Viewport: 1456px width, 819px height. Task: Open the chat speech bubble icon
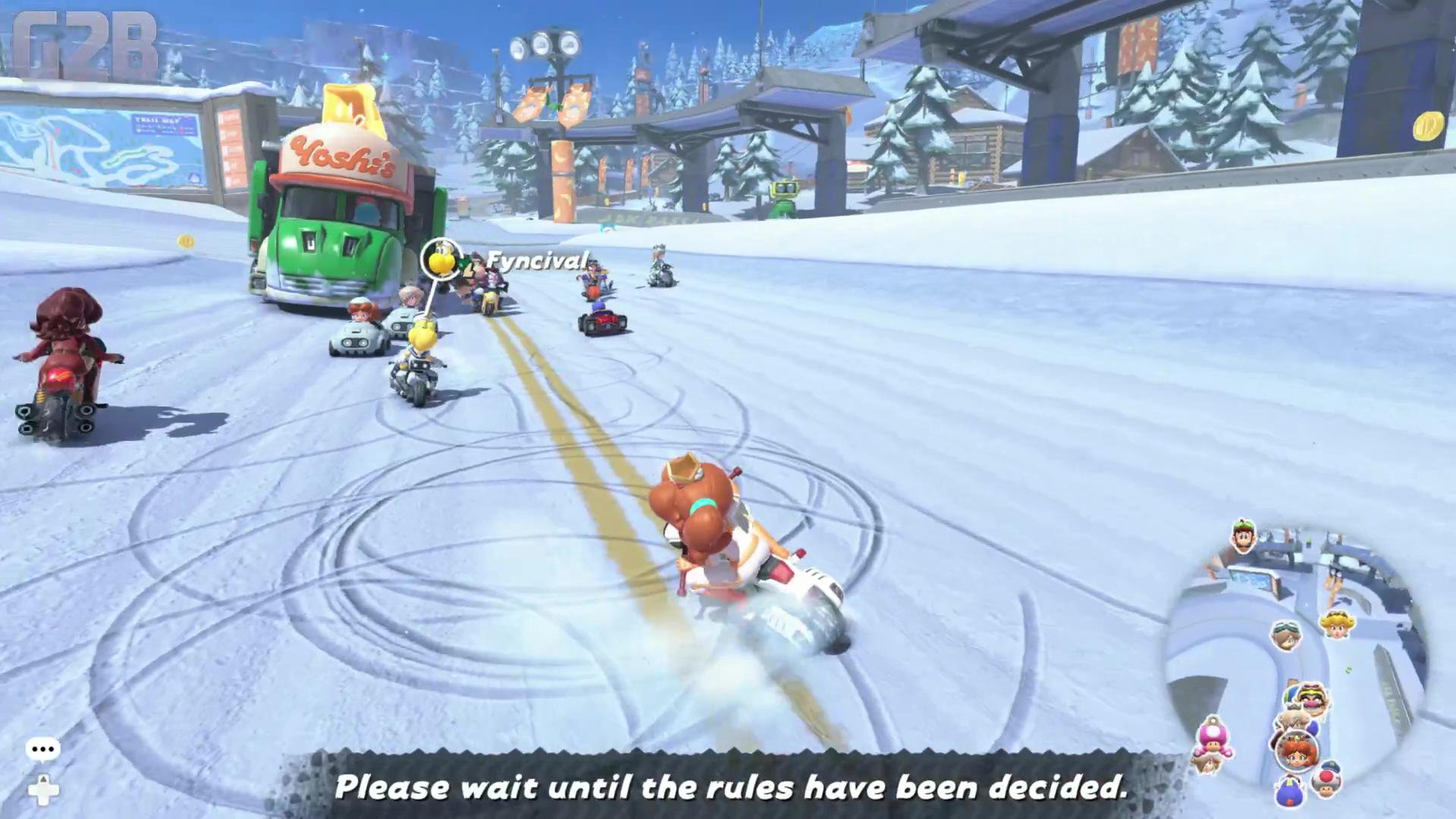[x=42, y=749]
